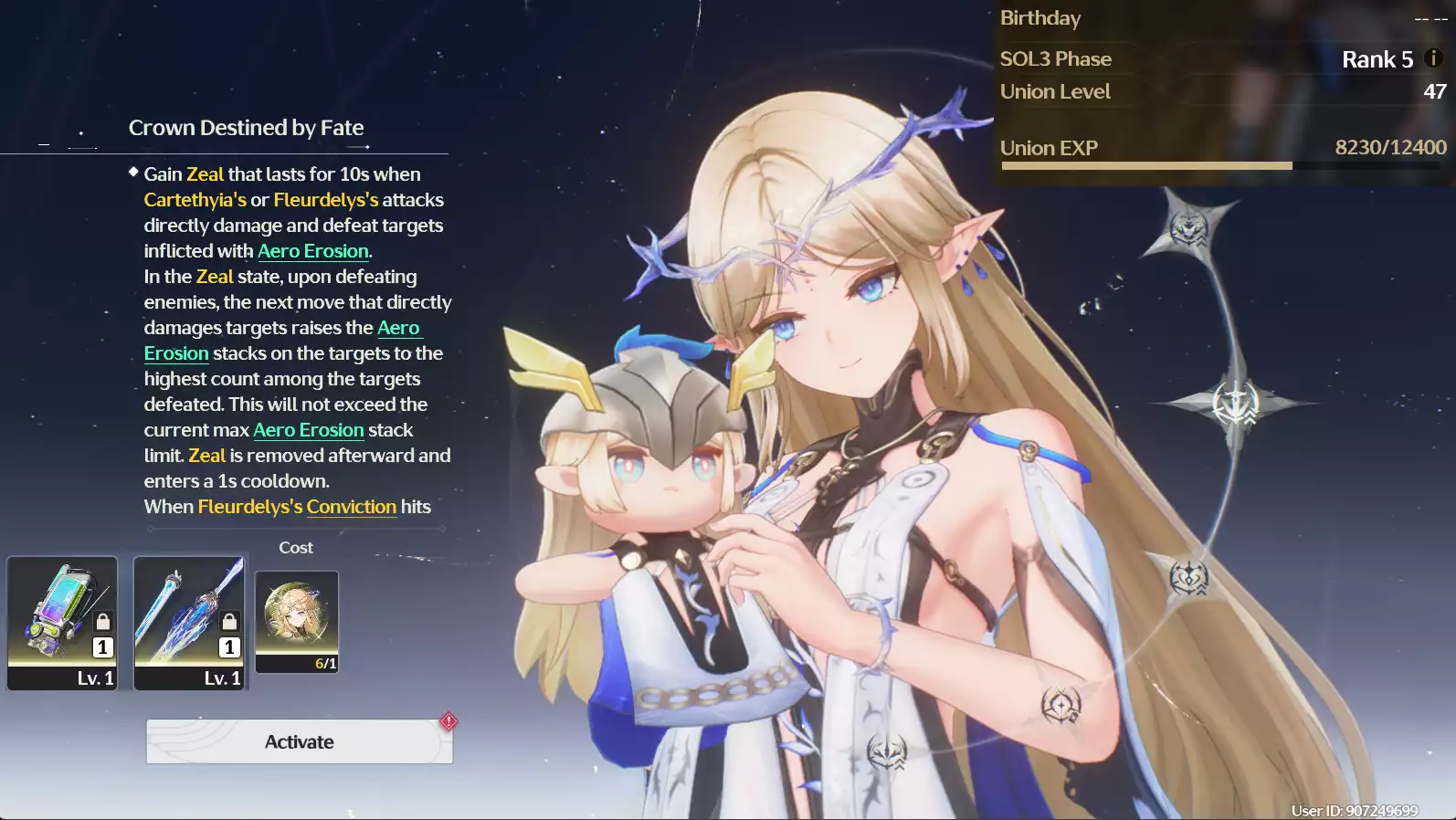Screen dimensions: 1456x820
Task: Select the locked sword weapon thumbnail
Action: click(189, 622)
